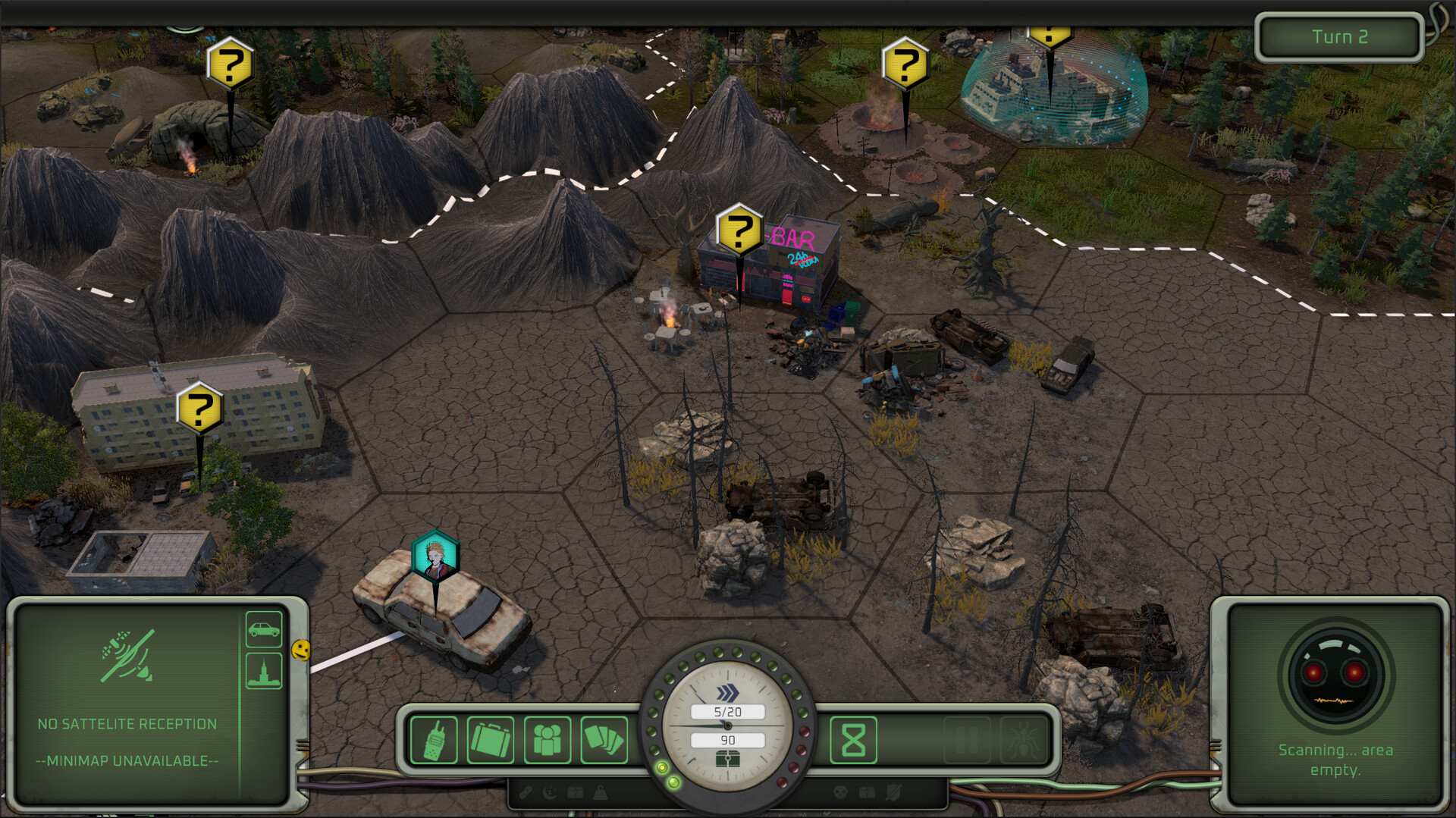Open the party members panel
Viewport: 1456px width, 818px height.
point(548,740)
